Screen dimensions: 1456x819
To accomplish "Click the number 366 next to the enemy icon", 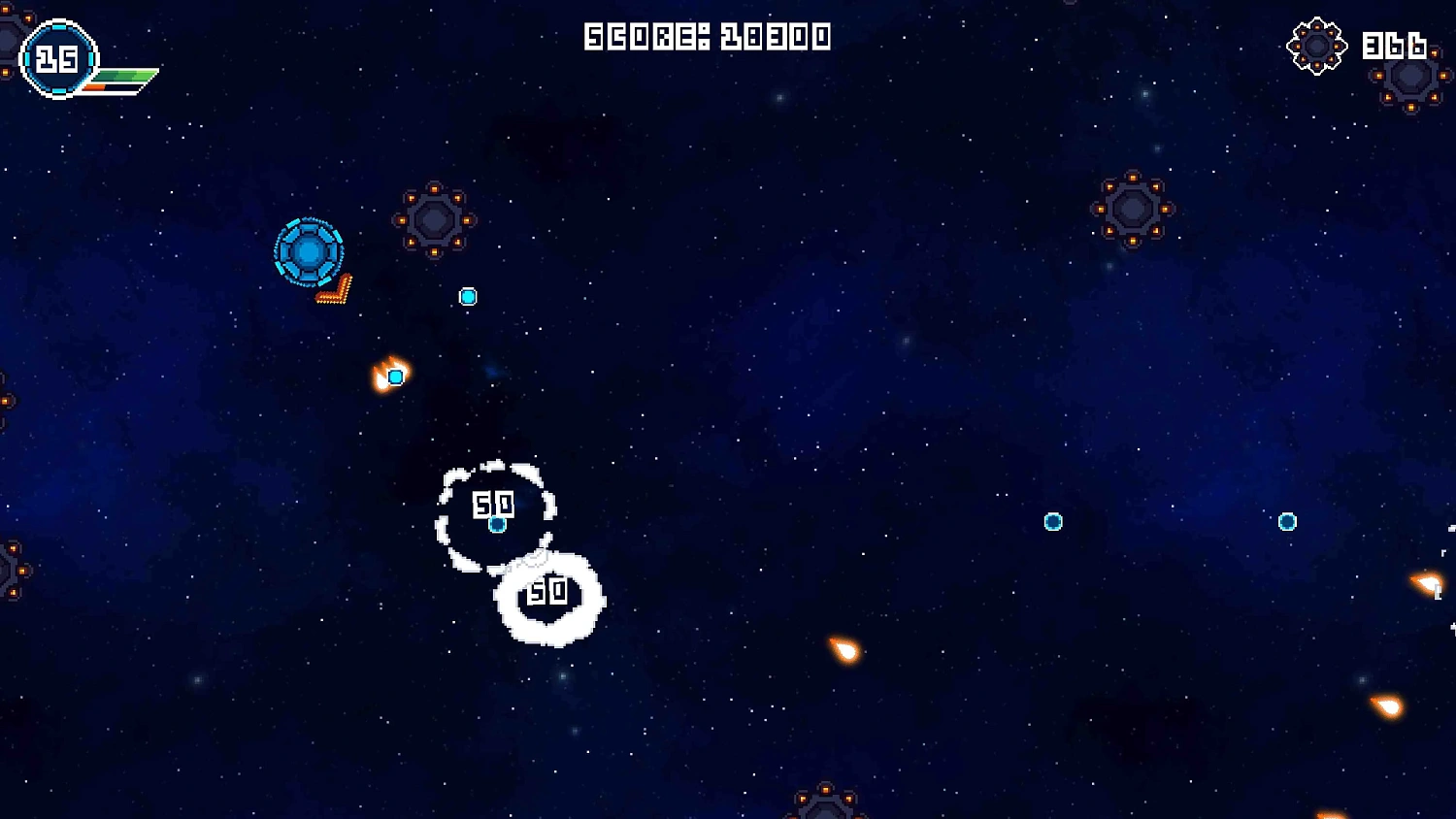I will pyautogui.click(x=1396, y=46).
